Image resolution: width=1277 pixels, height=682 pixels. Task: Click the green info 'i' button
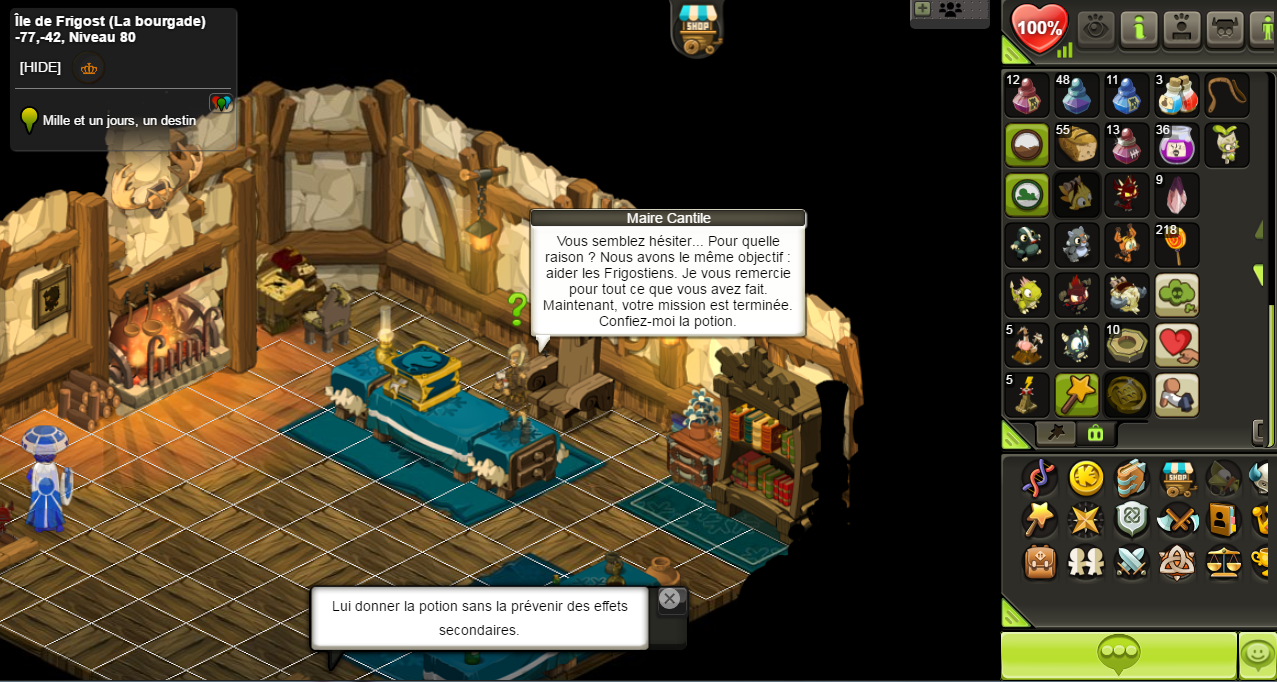1139,28
